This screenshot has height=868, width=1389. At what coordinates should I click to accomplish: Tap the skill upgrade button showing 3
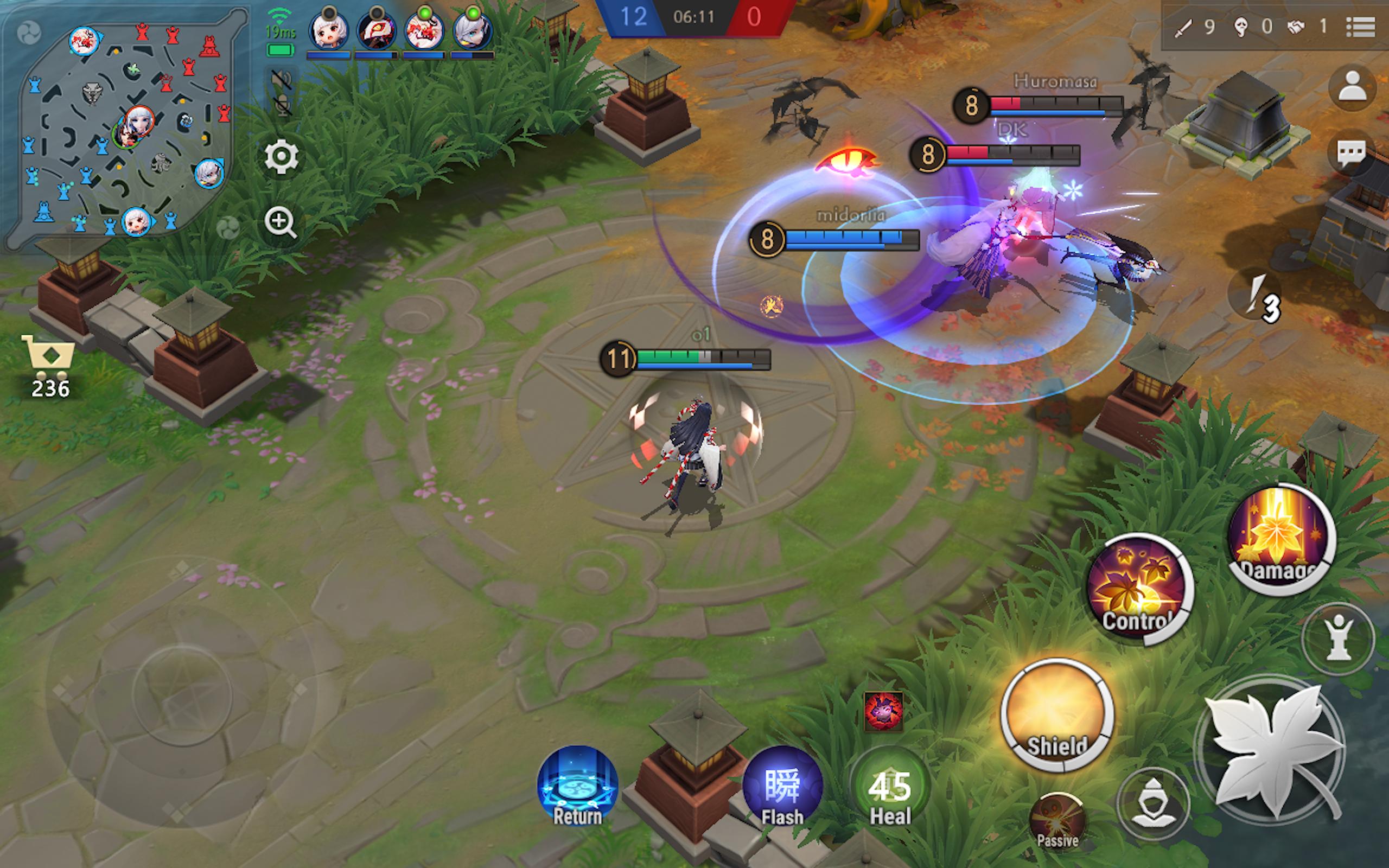pyautogui.click(x=1259, y=297)
